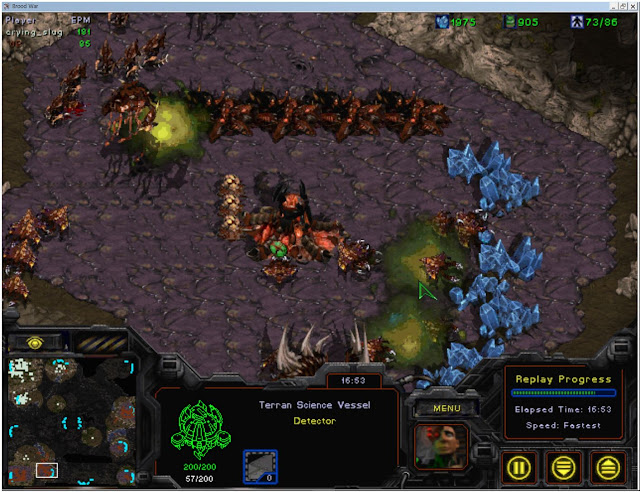The height and width of the screenshot is (492, 640).
Task: Click the armor upgrade icon in the status panel
Action: click(x=260, y=466)
